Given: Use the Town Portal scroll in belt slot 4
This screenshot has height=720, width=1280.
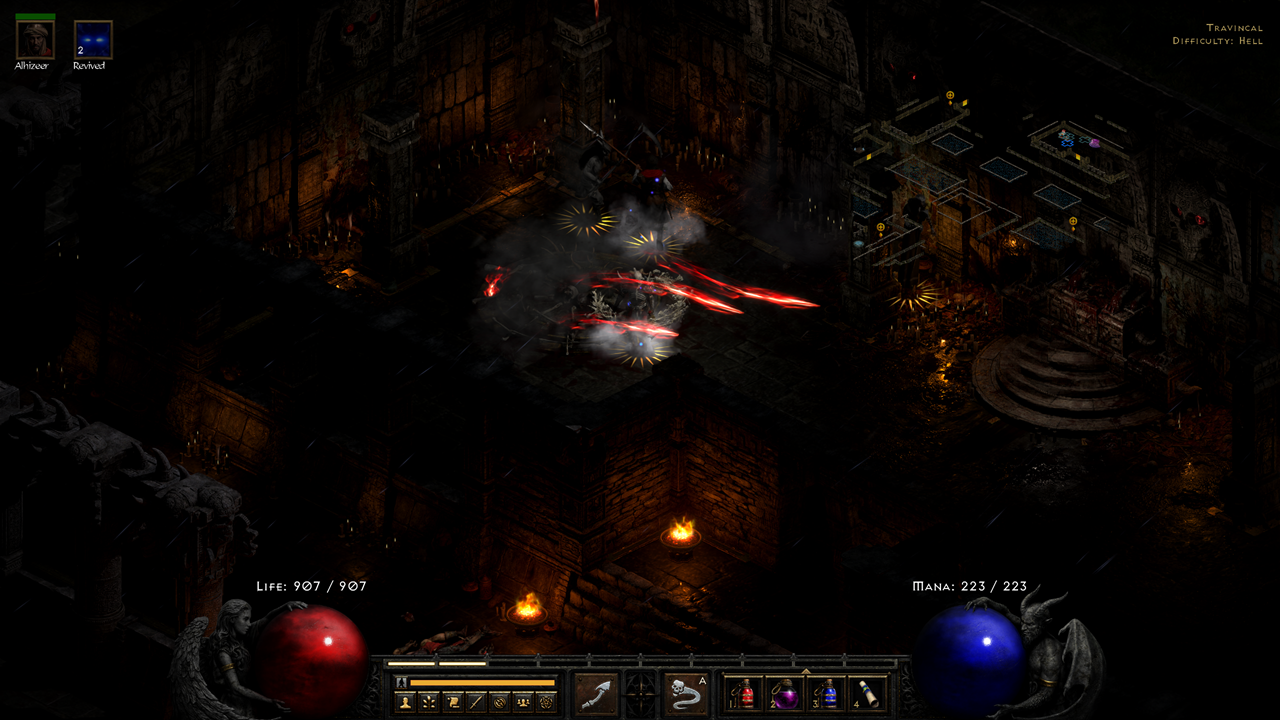Looking at the screenshot, I should click(868, 692).
